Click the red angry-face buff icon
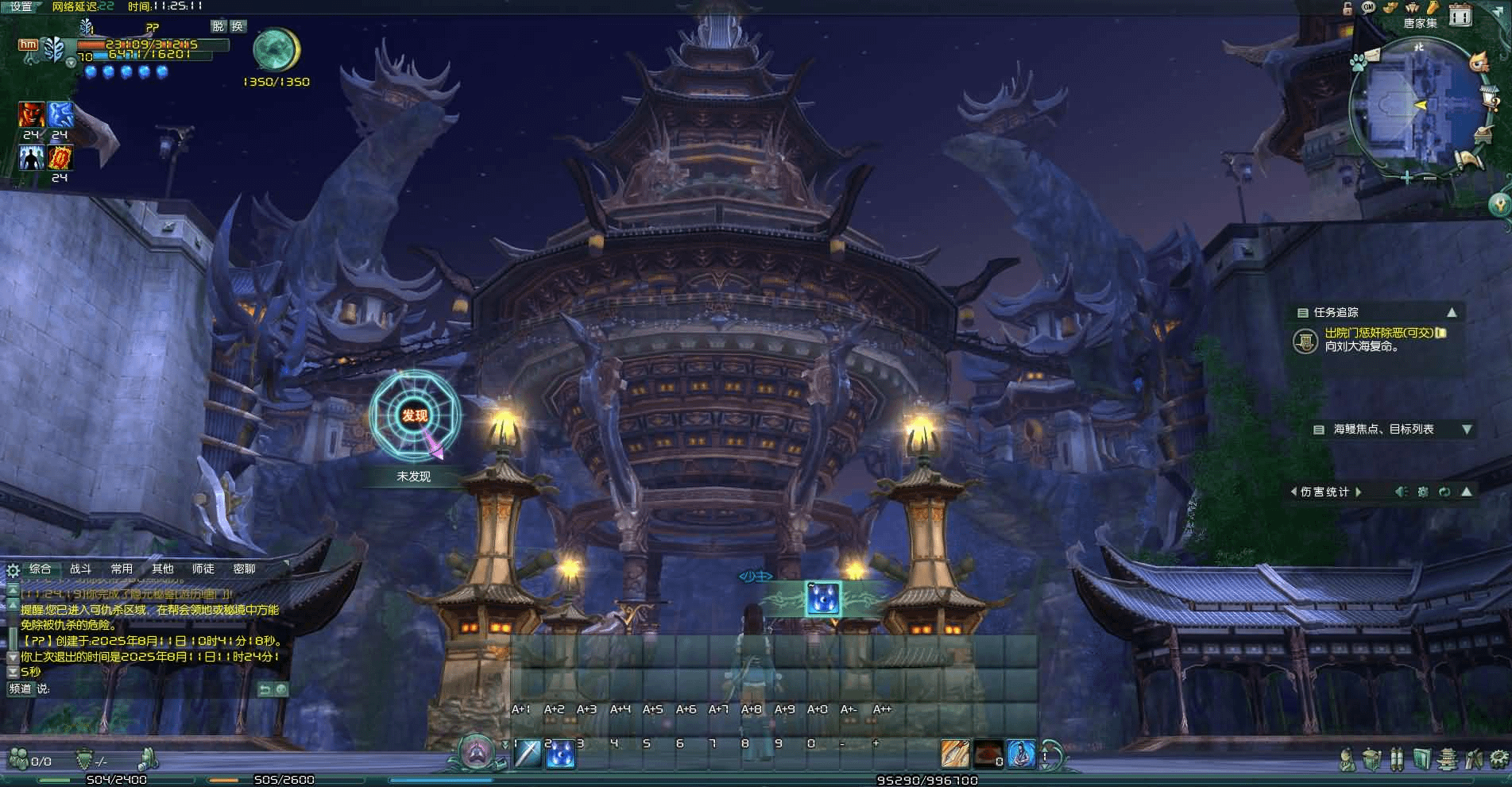This screenshot has width=1512, height=787. click(x=32, y=115)
